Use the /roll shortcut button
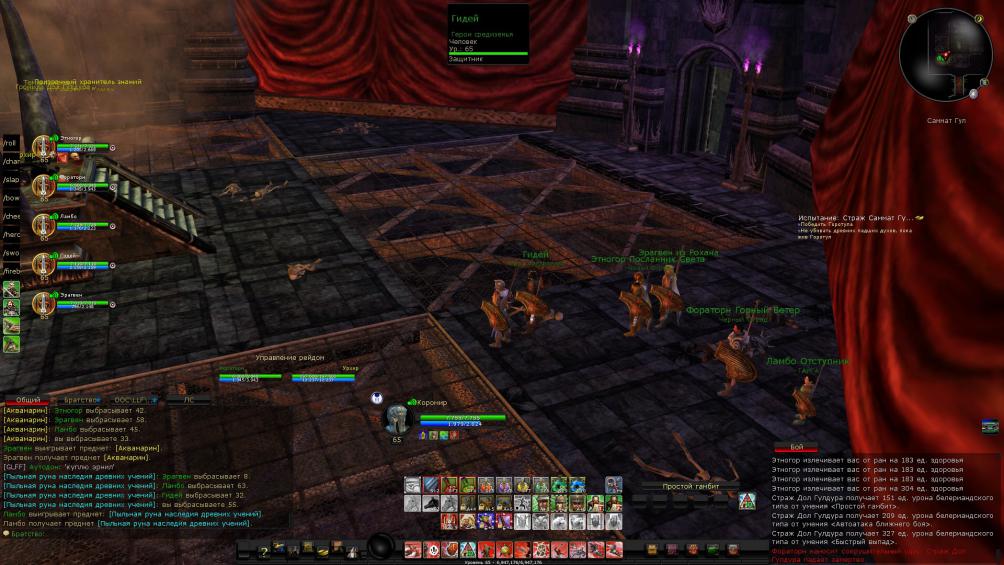This screenshot has width=1004, height=565. point(11,143)
